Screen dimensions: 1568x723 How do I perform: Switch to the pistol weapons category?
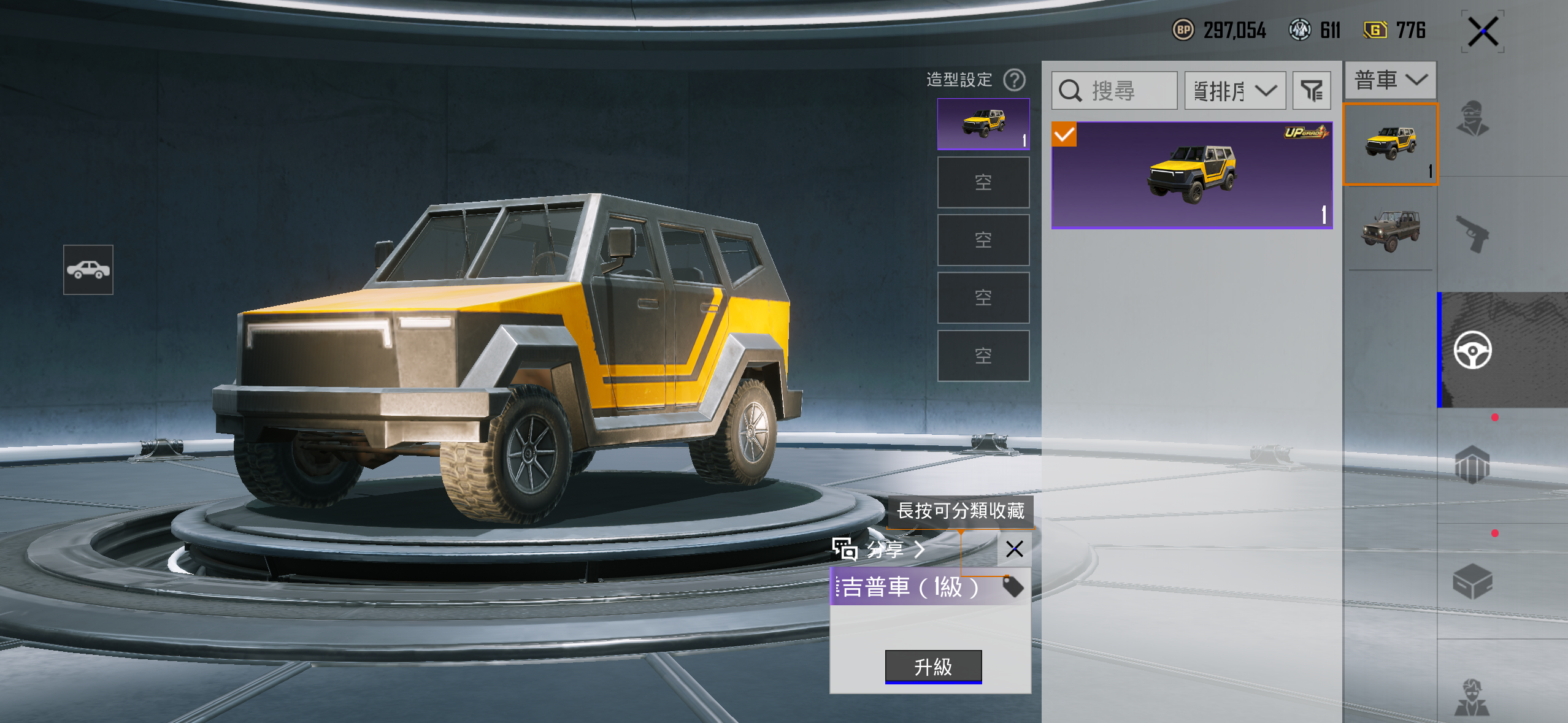tap(1472, 234)
